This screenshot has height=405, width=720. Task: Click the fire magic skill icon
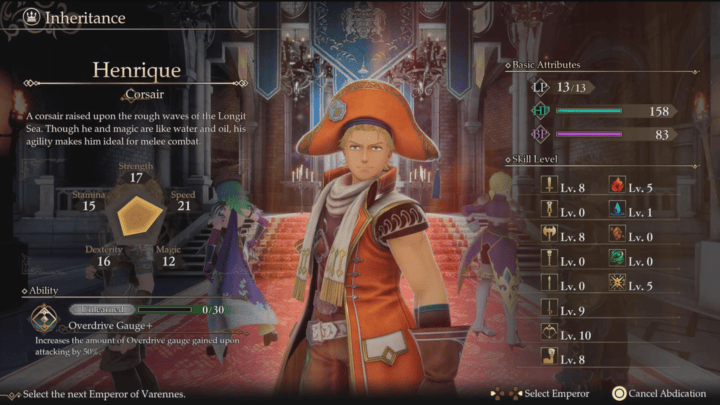[616, 186]
